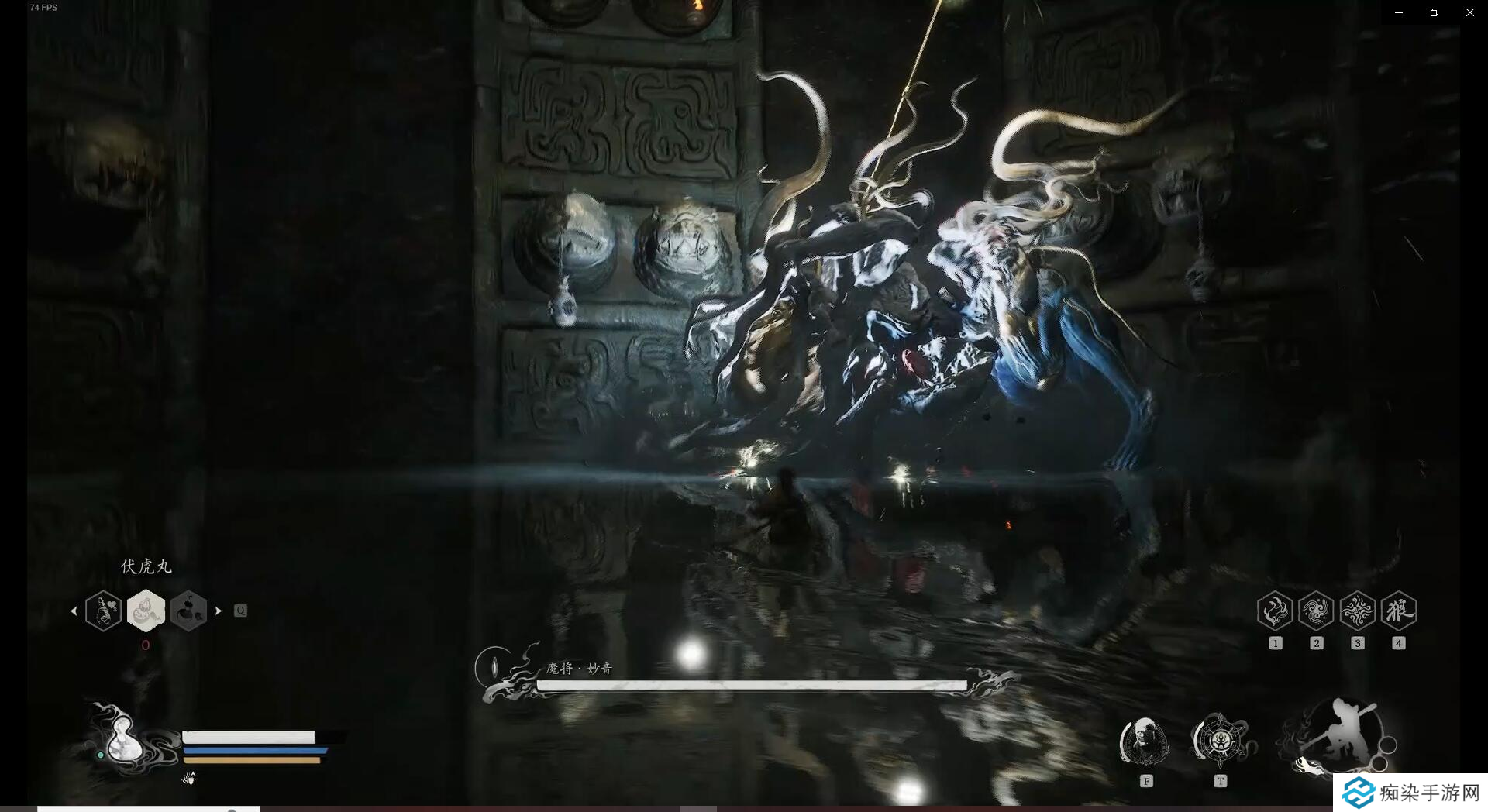Restore down the game window
1488x812 pixels.
[x=1435, y=12]
